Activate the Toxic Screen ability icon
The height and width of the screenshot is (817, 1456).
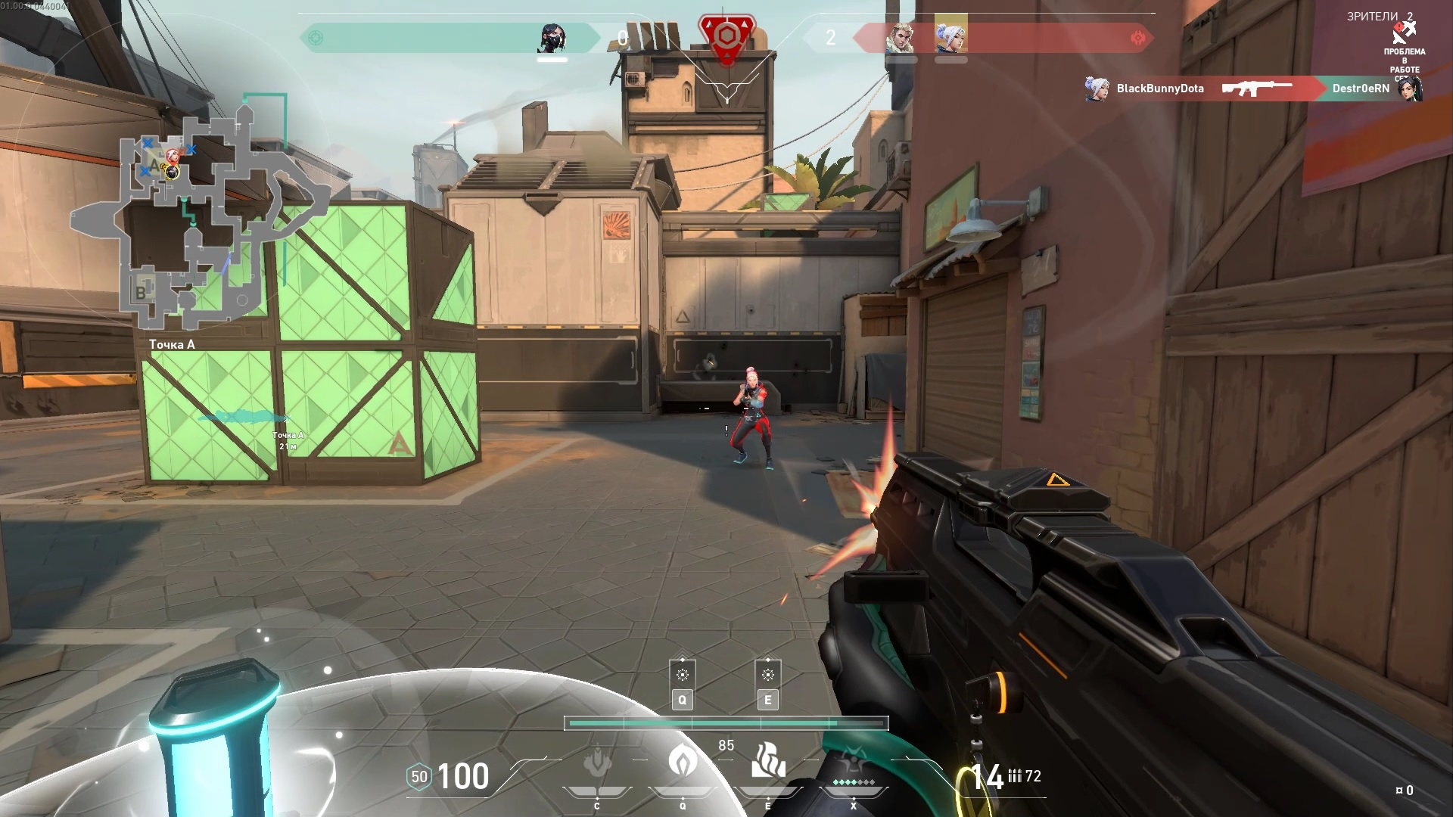coord(769,760)
